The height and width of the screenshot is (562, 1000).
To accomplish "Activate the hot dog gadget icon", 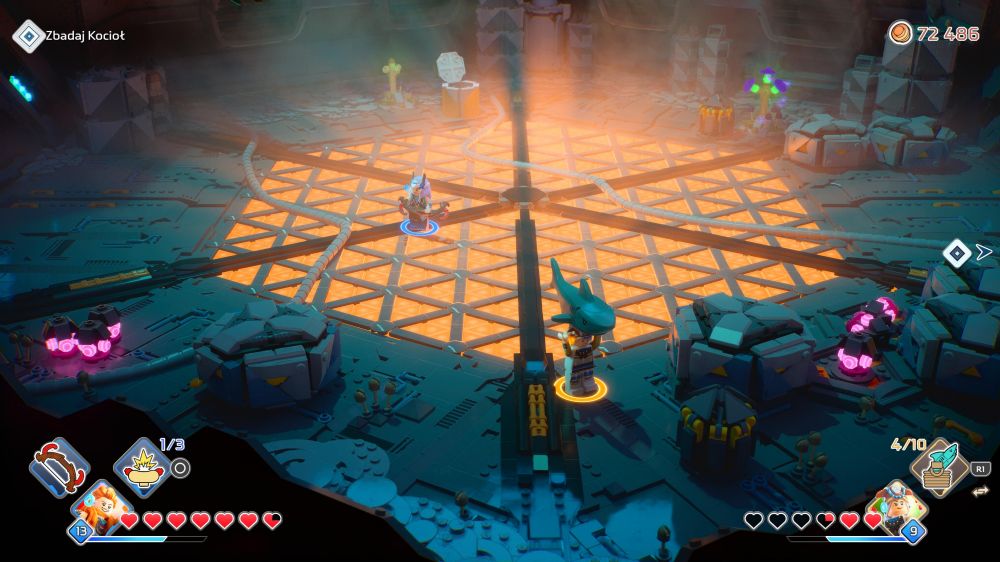I will click(143, 467).
